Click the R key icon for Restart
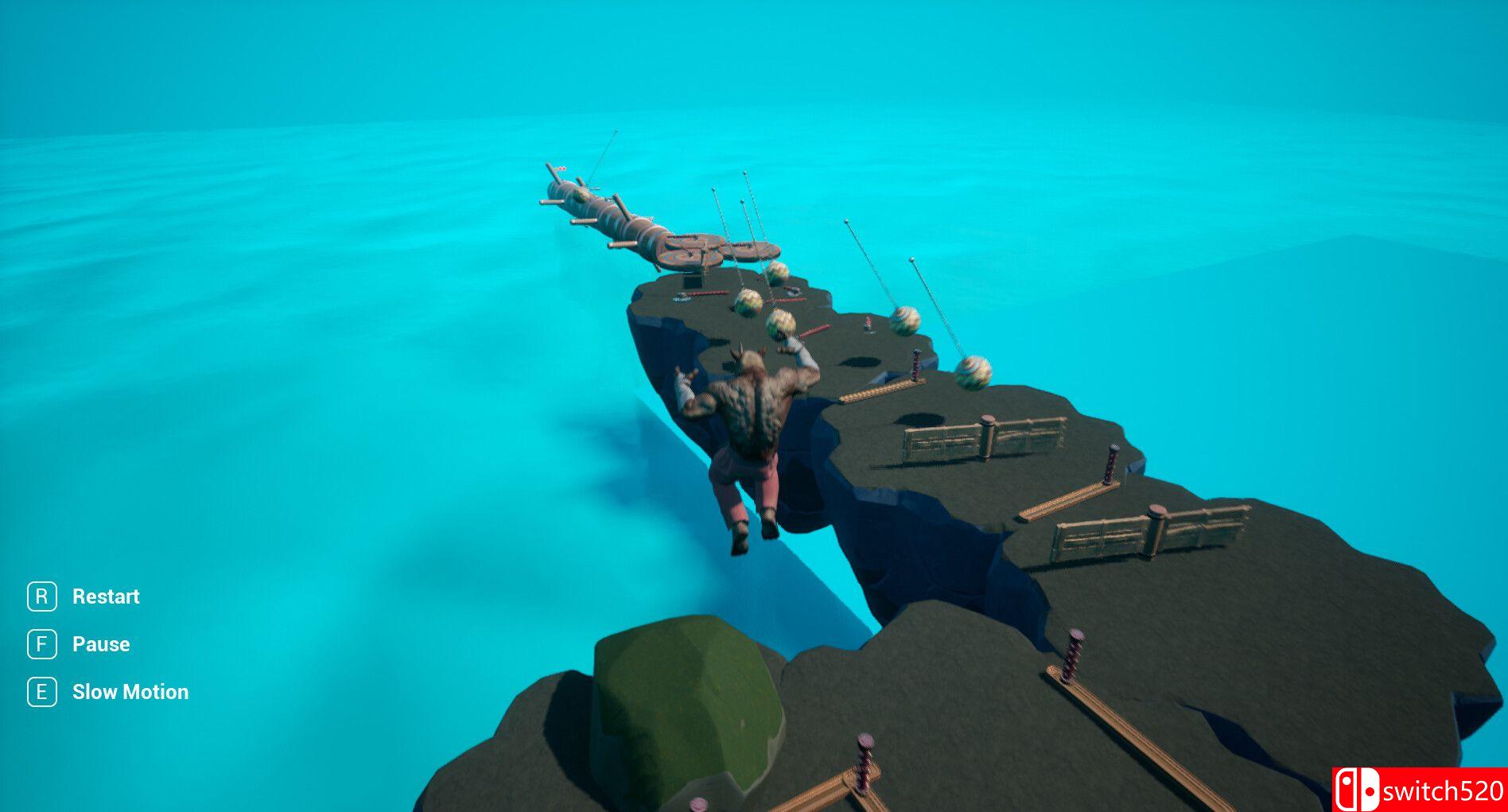This screenshot has height=812, width=1508. (x=41, y=596)
